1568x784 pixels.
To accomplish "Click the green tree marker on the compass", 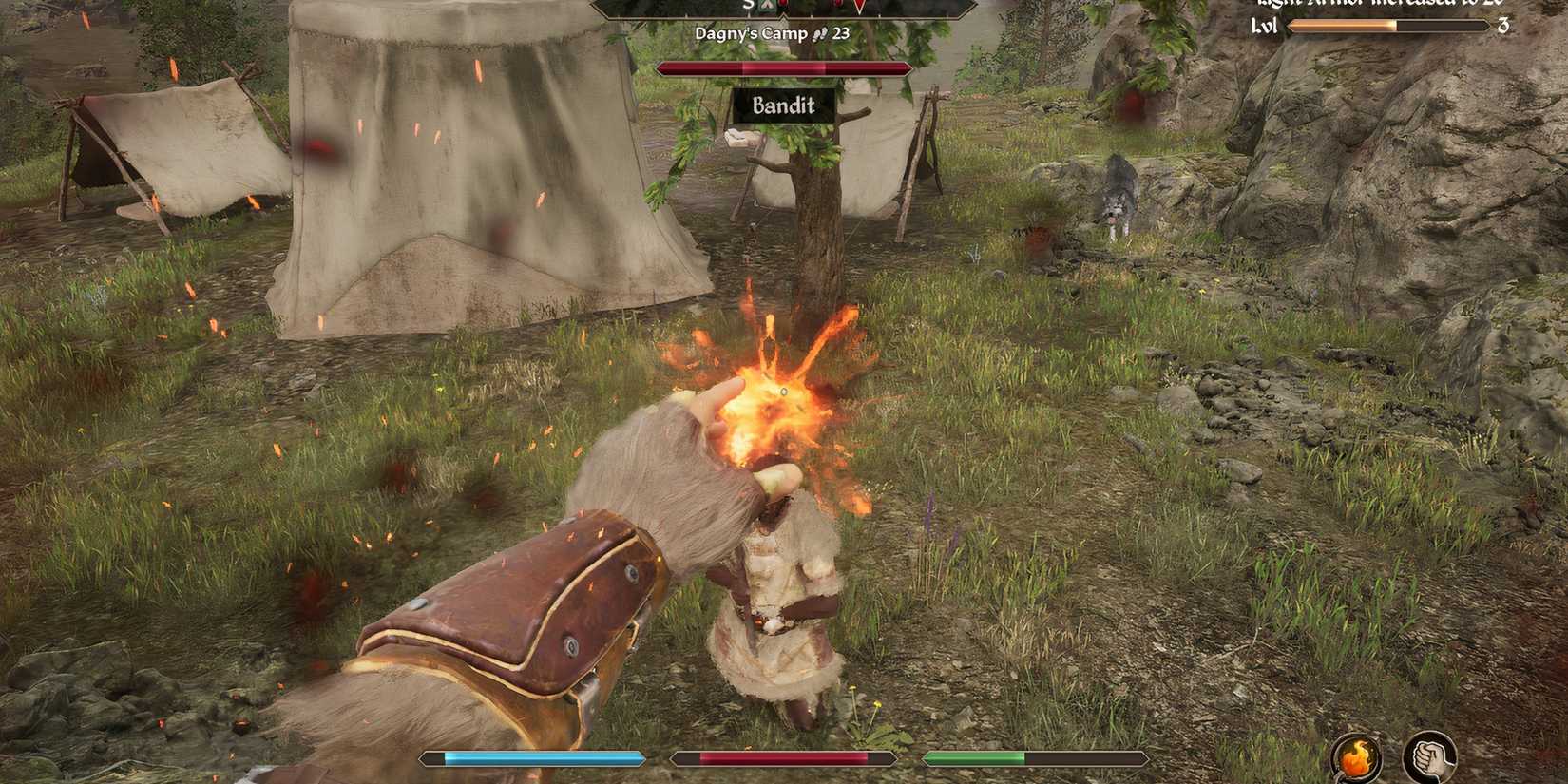I will (767, 6).
